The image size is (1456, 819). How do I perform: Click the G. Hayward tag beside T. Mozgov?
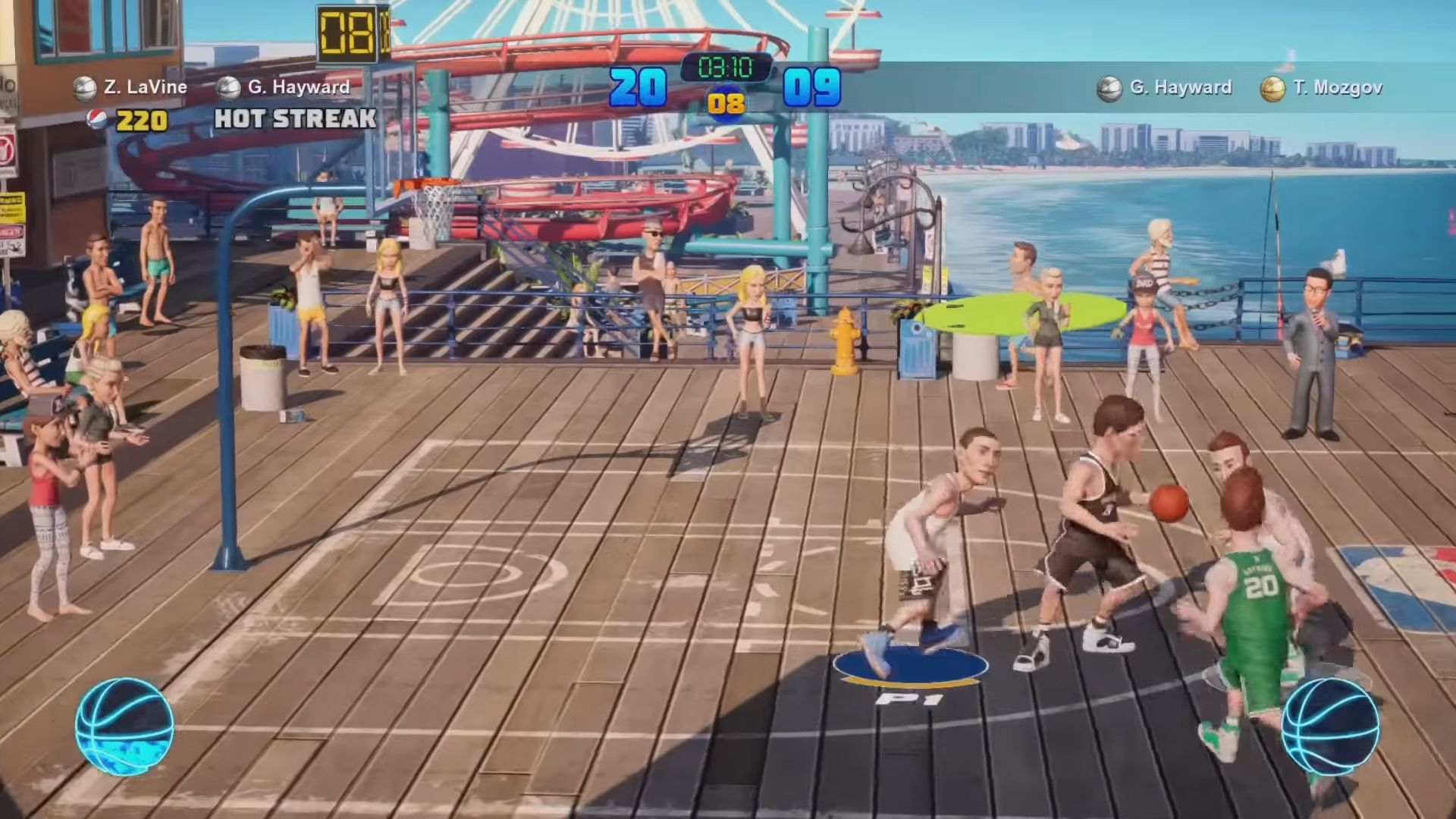tap(1180, 88)
